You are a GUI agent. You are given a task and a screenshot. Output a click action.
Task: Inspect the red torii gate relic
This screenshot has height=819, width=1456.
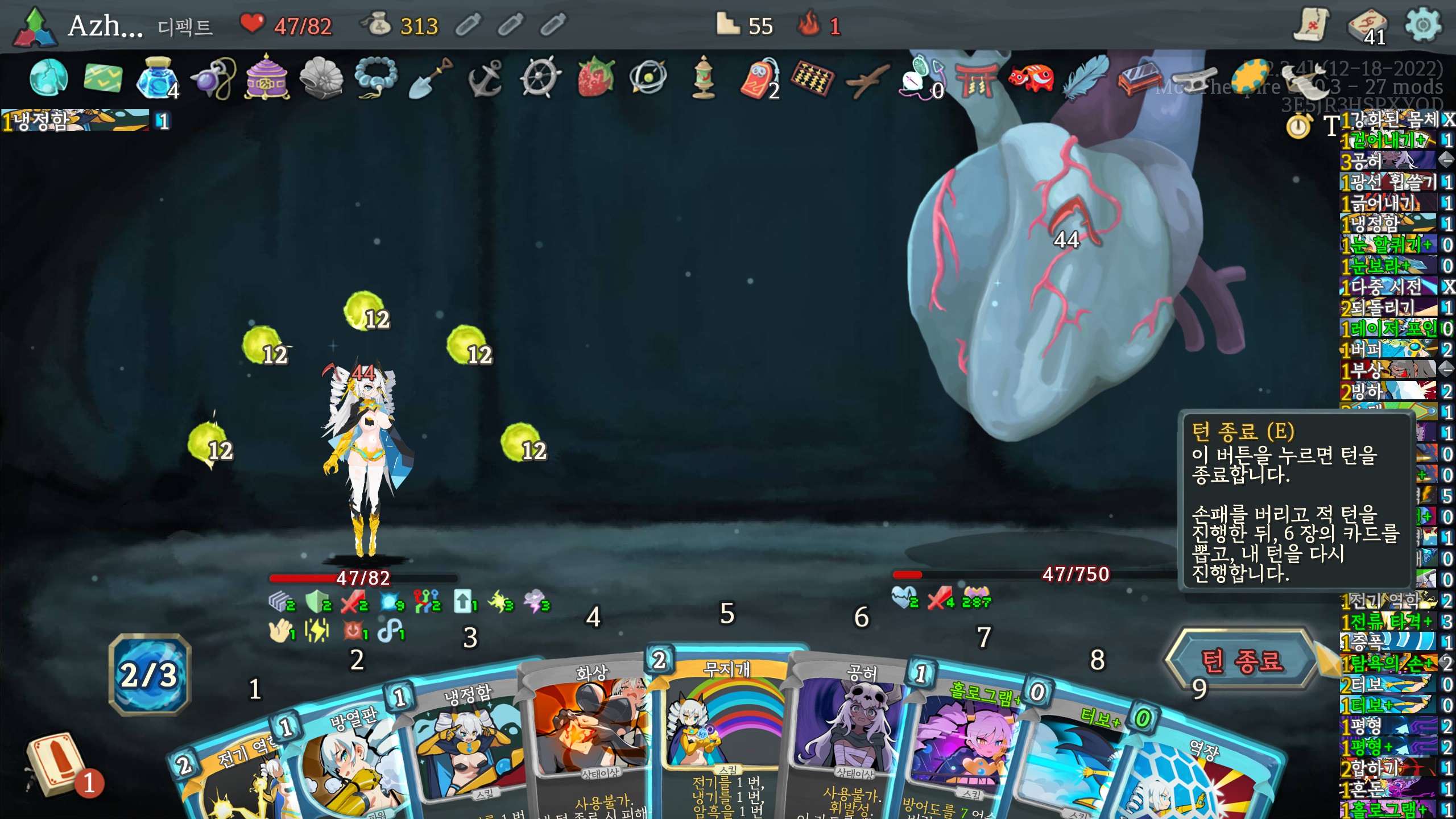pos(976,78)
